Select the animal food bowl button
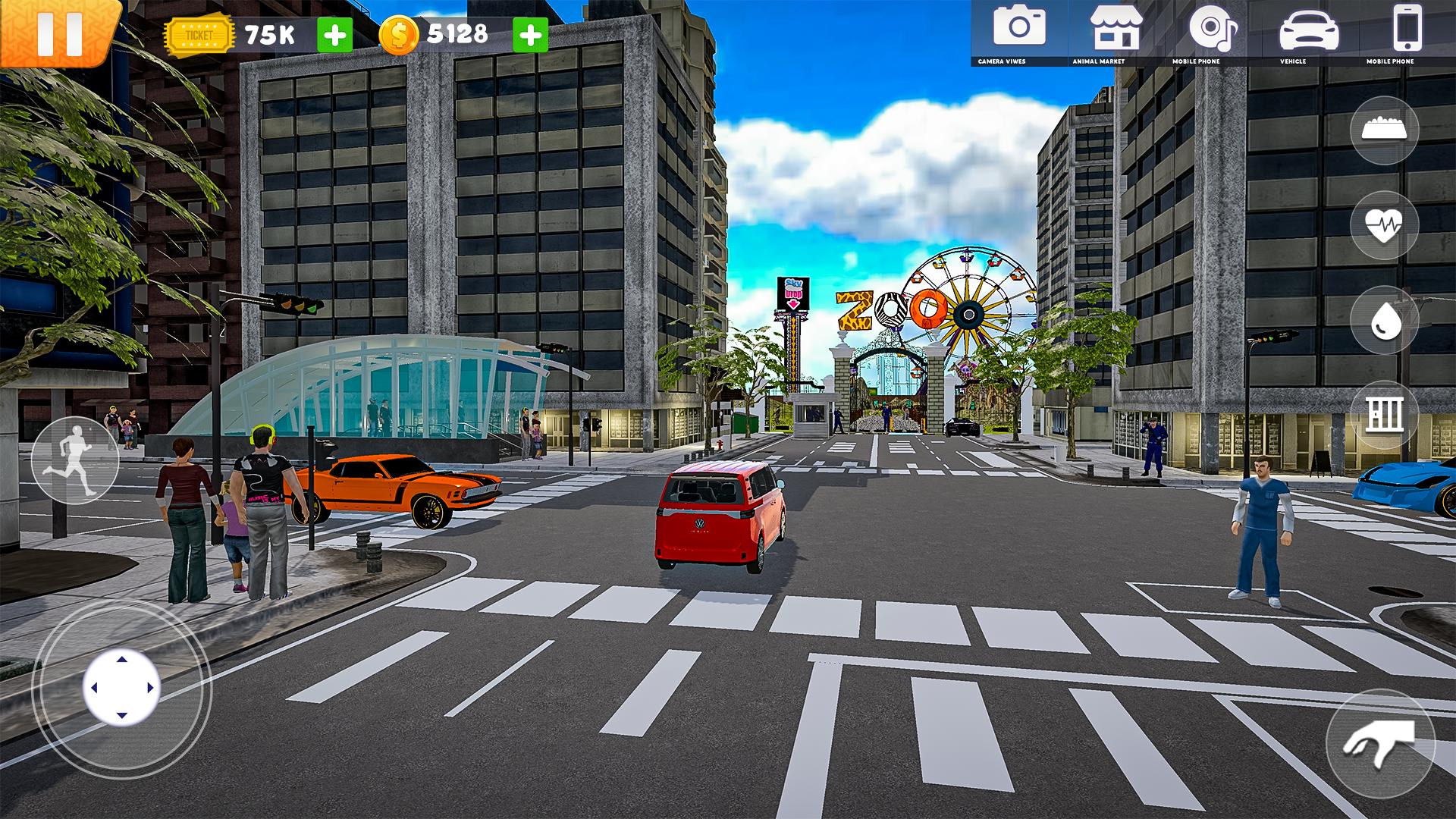This screenshot has width=1456, height=819. click(1384, 130)
